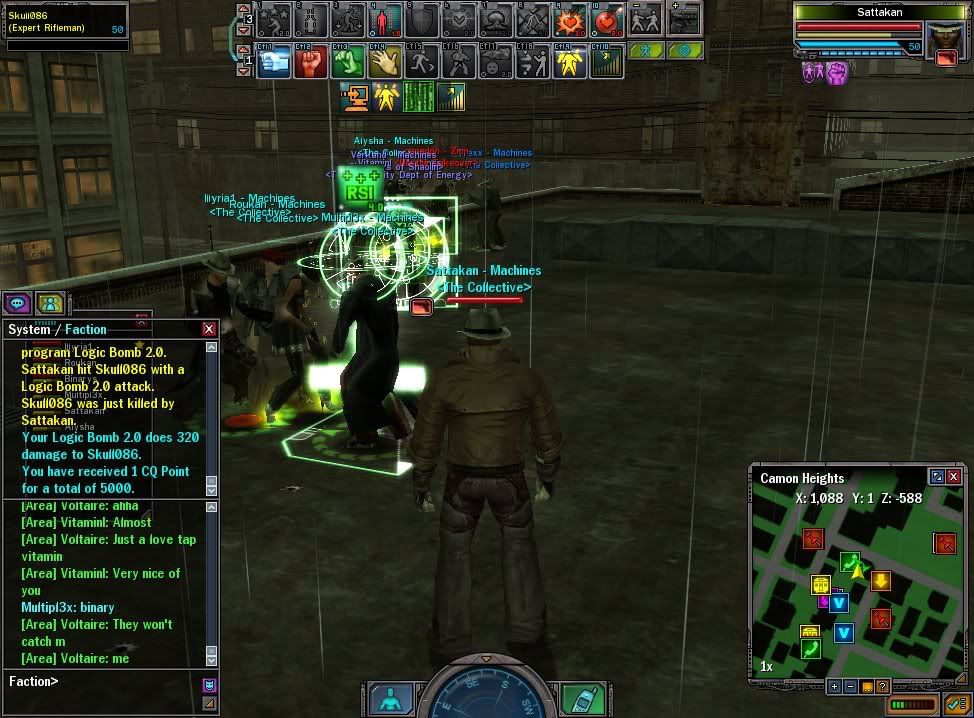Screen dimensions: 974x718
Task: Select the shield ability slot
Action: click(x=421, y=19)
